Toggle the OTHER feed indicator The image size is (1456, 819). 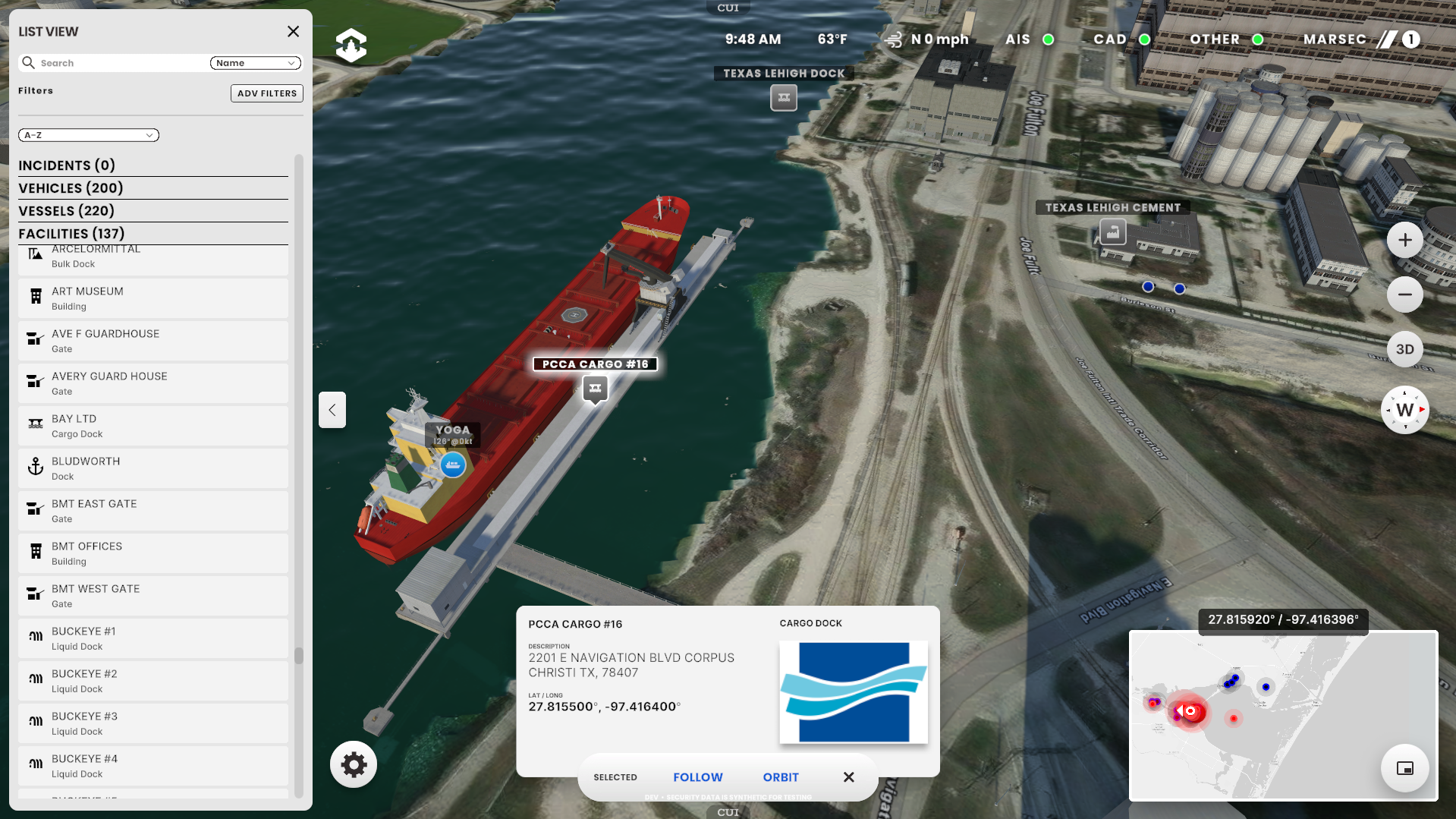pyautogui.click(x=1259, y=39)
